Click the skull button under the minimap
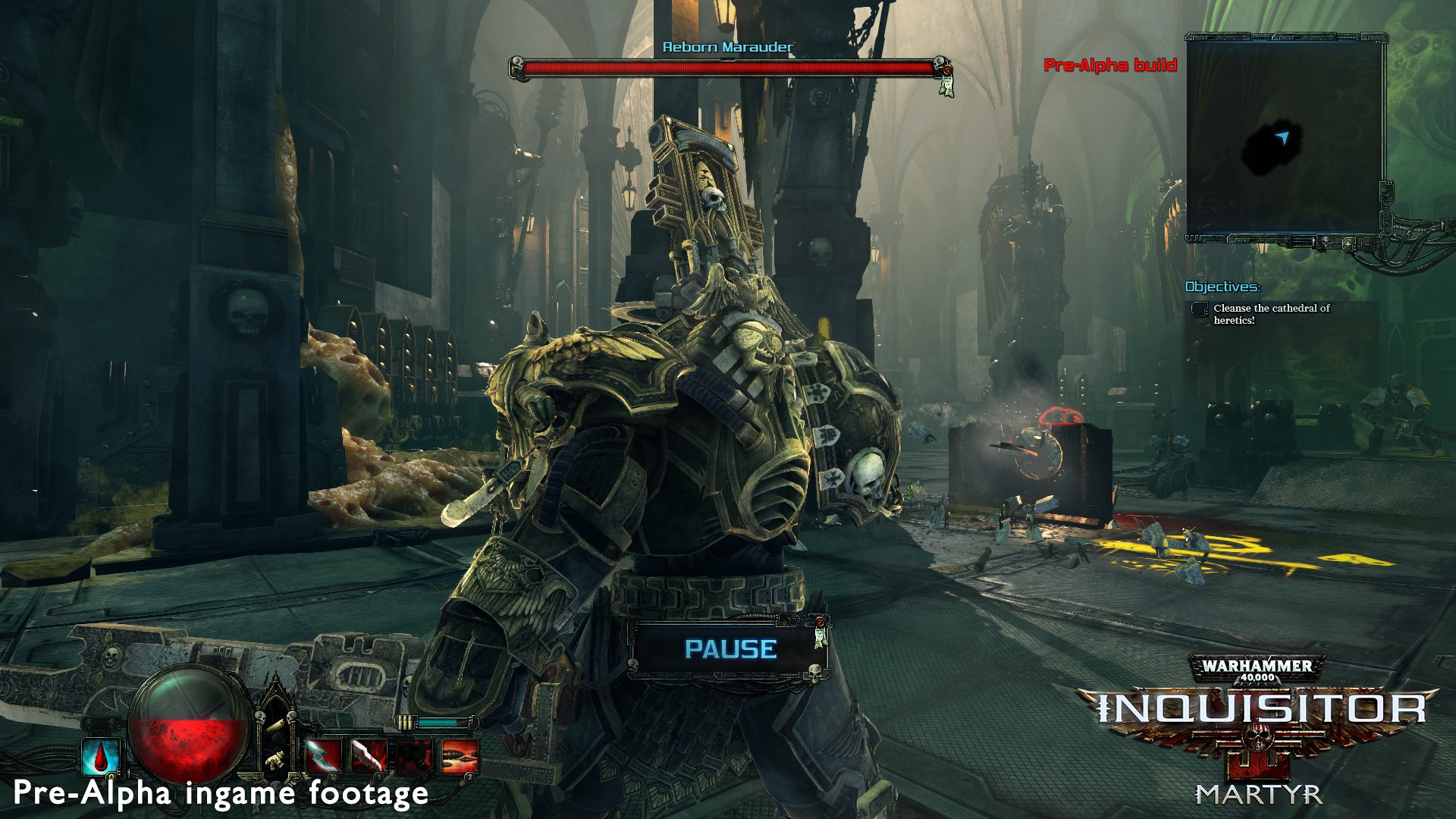 tap(1325, 243)
